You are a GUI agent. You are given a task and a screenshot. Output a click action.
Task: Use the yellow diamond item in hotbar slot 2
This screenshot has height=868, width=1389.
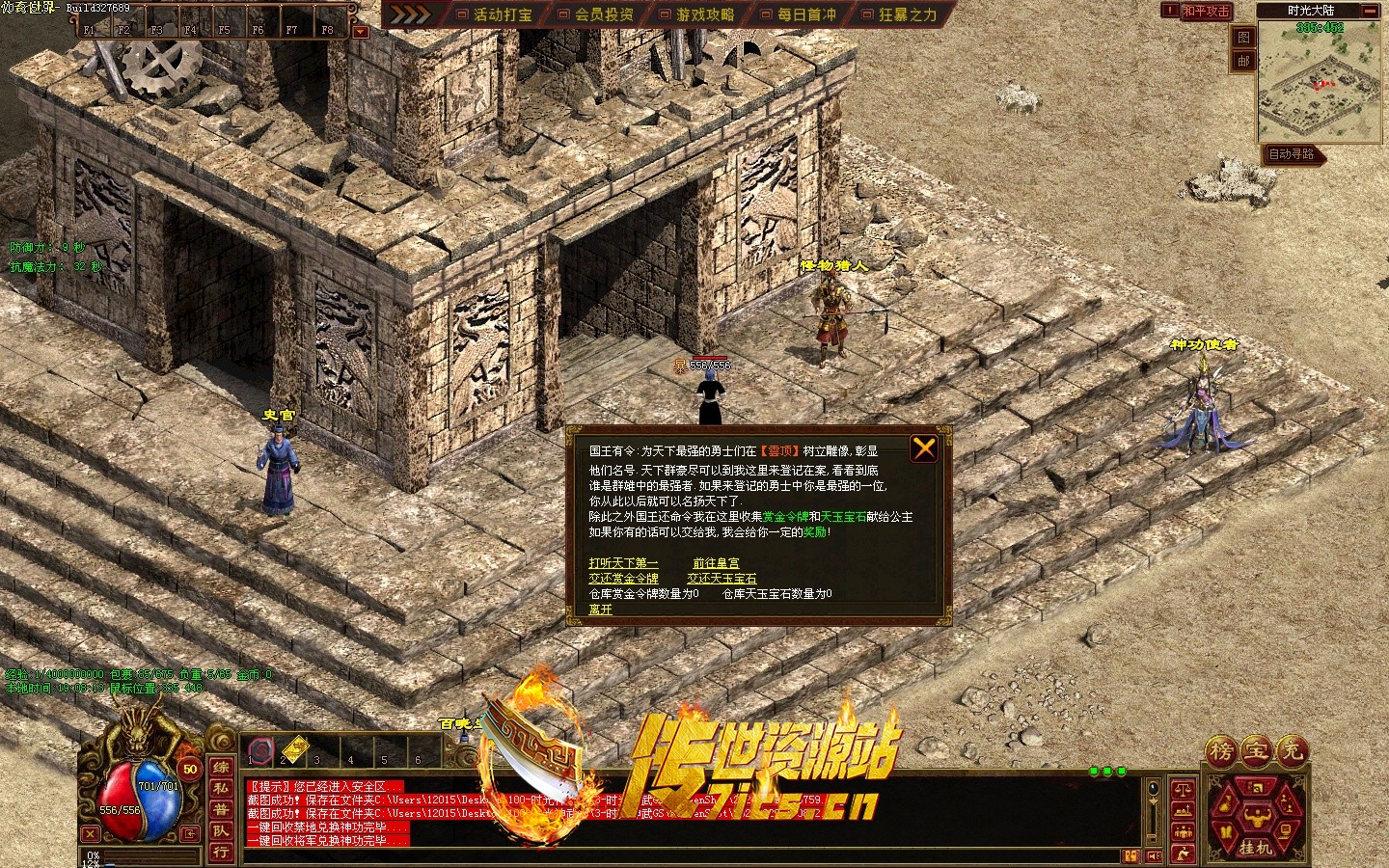tap(293, 747)
